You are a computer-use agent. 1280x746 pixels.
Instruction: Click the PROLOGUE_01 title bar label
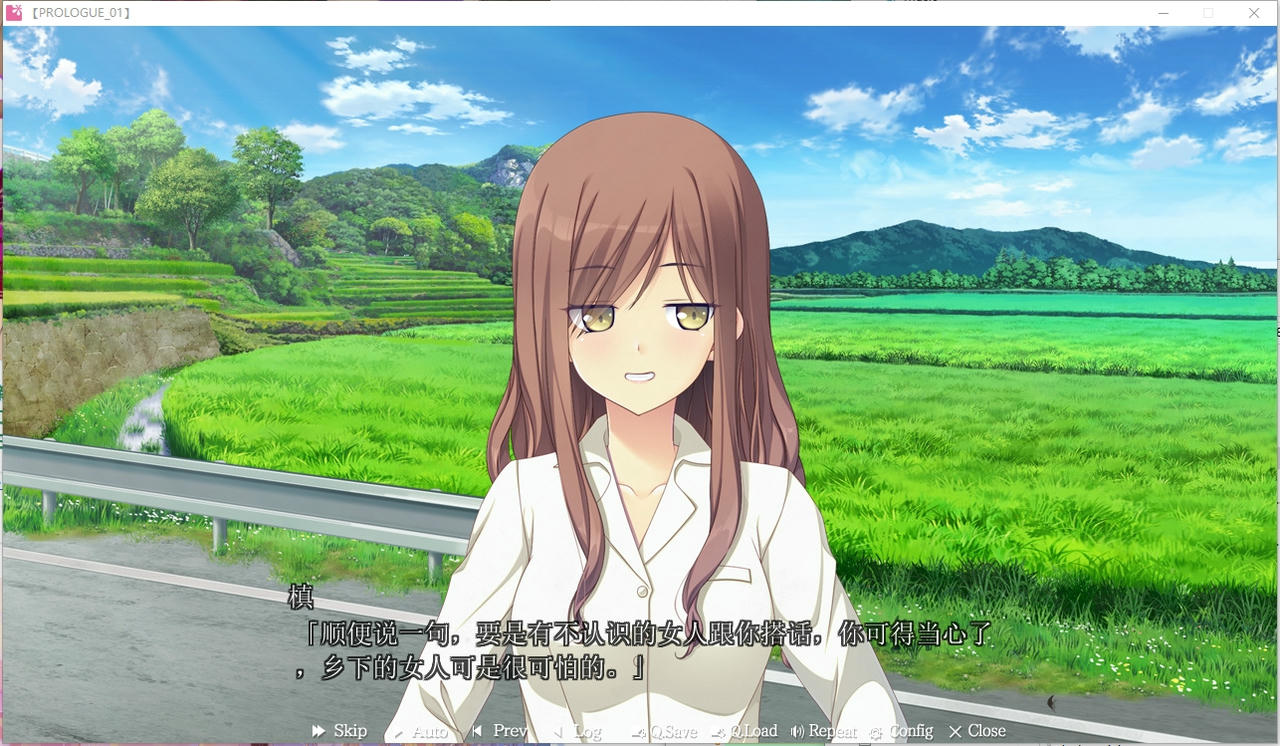click(x=80, y=13)
